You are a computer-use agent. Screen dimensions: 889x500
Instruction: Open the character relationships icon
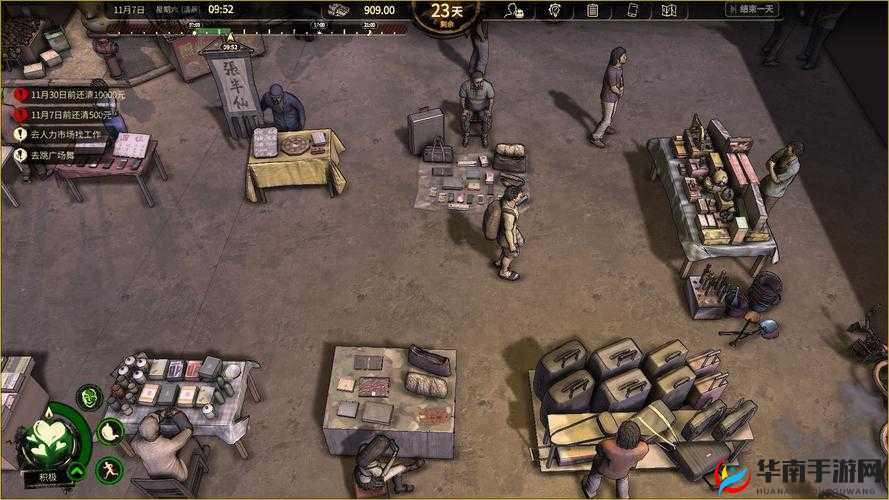tap(516, 11)
